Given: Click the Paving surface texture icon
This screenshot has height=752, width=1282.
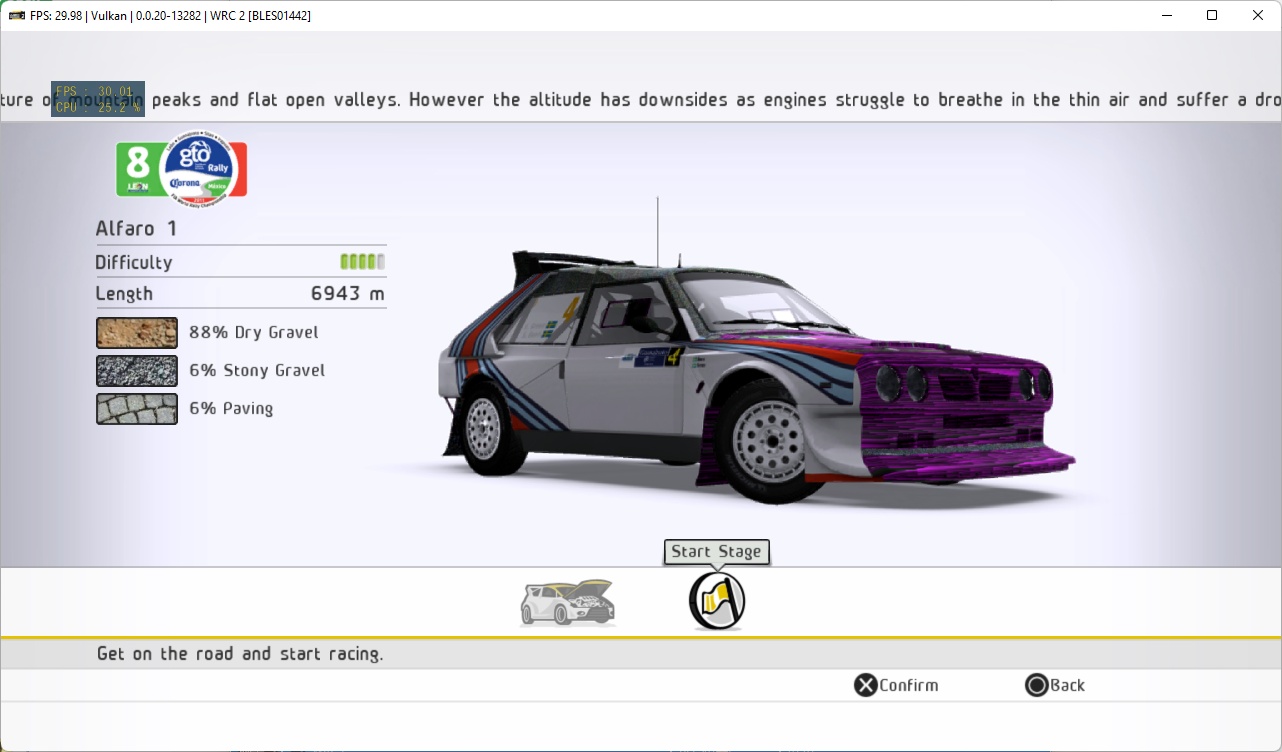Looking at the screenshot, I should tap(136, 408).
